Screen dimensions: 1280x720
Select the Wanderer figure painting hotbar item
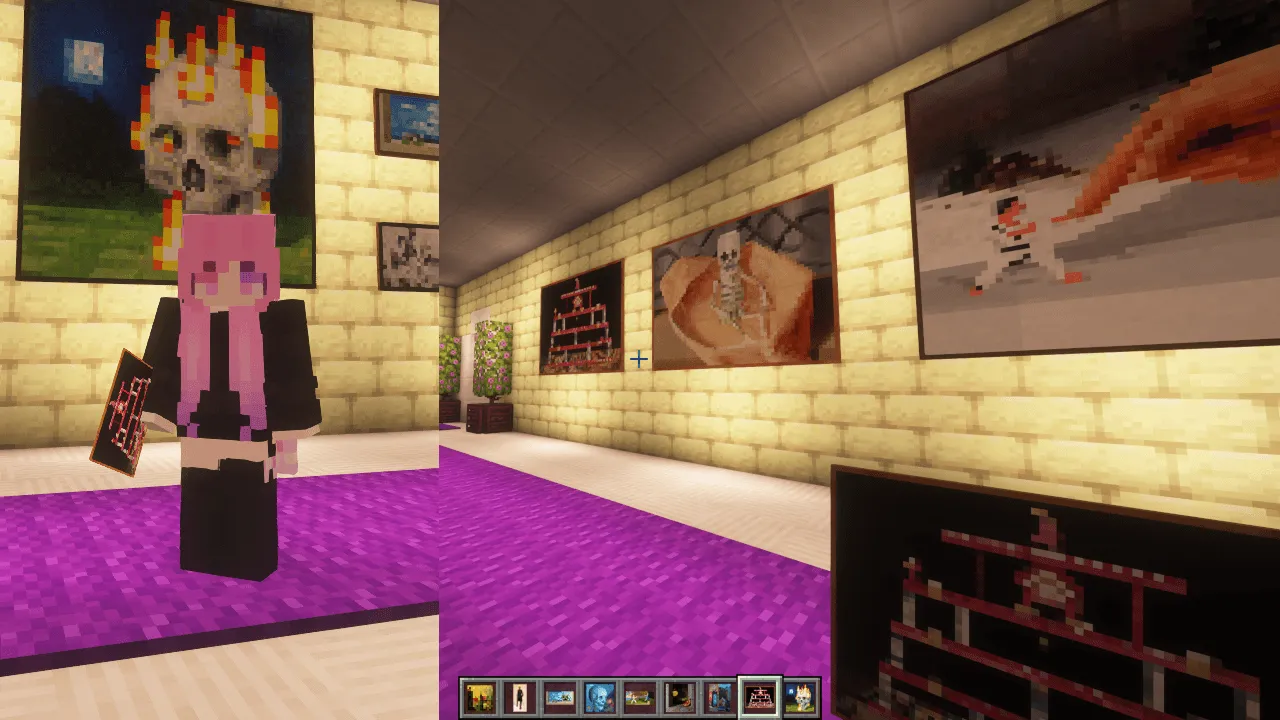tap(520, 697)
